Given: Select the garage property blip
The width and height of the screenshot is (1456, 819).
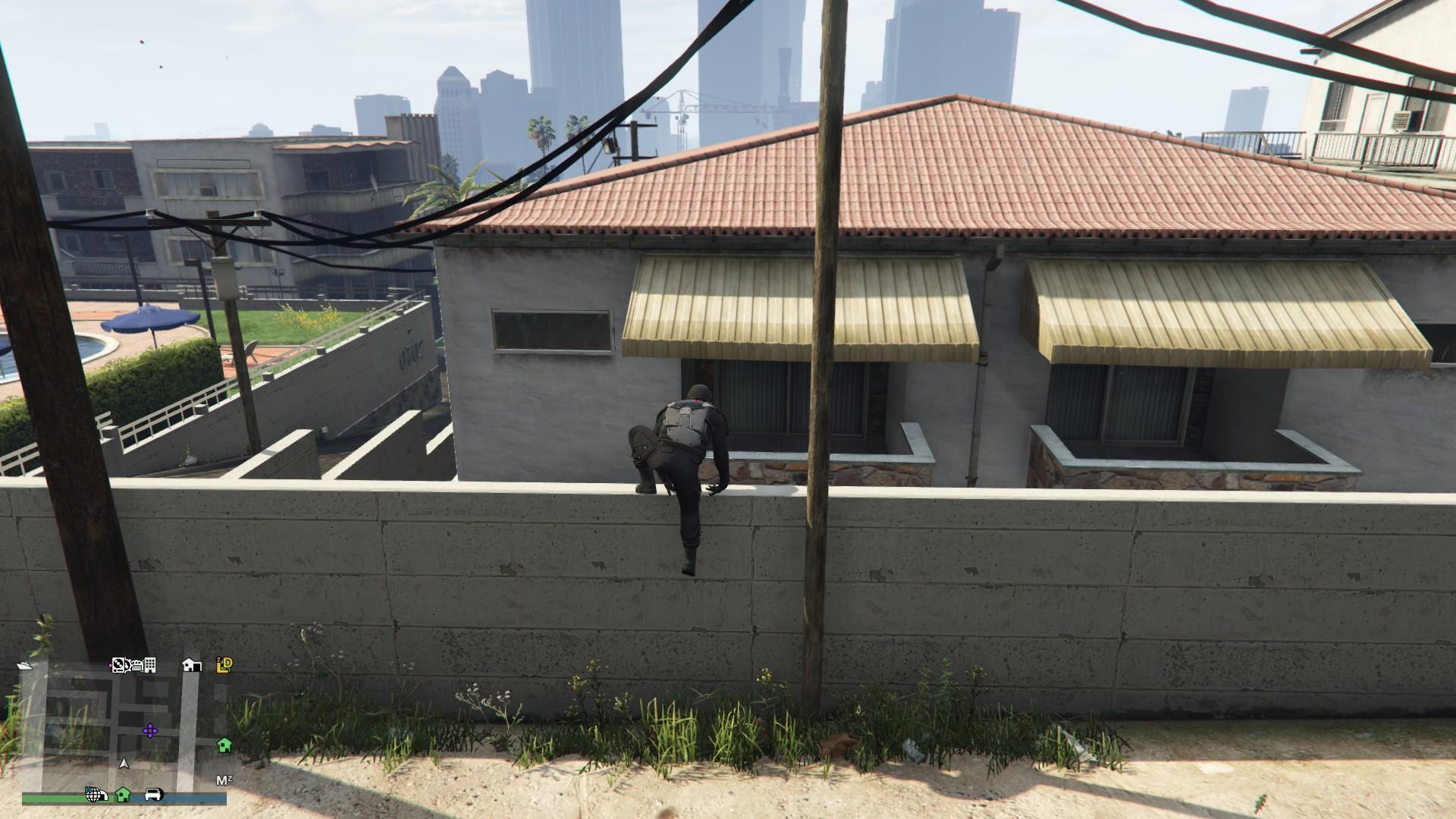Looking at the screenshot, I should click(192, 666).
